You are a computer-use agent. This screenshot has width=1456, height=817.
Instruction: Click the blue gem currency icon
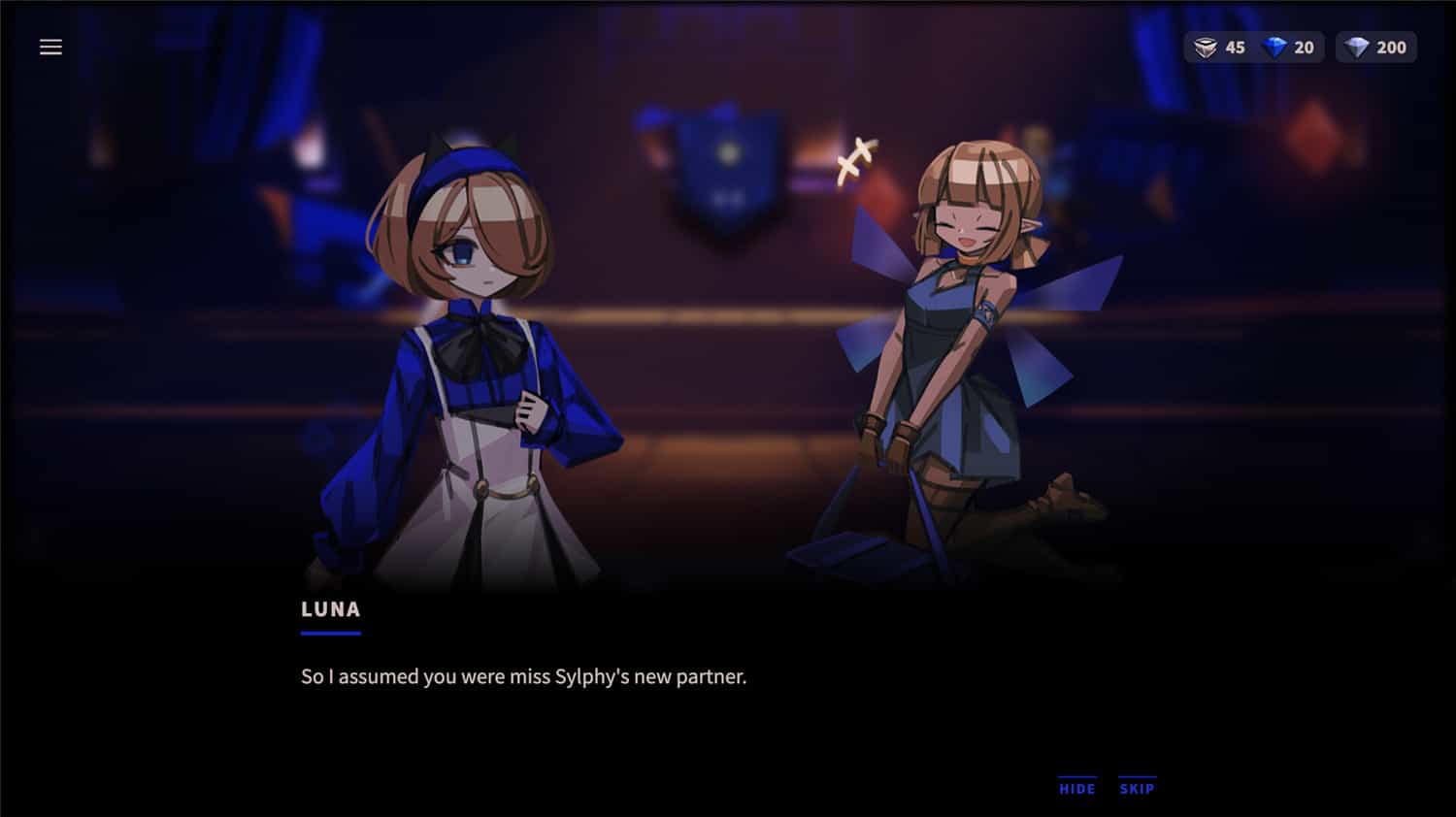coord(1276,46)
